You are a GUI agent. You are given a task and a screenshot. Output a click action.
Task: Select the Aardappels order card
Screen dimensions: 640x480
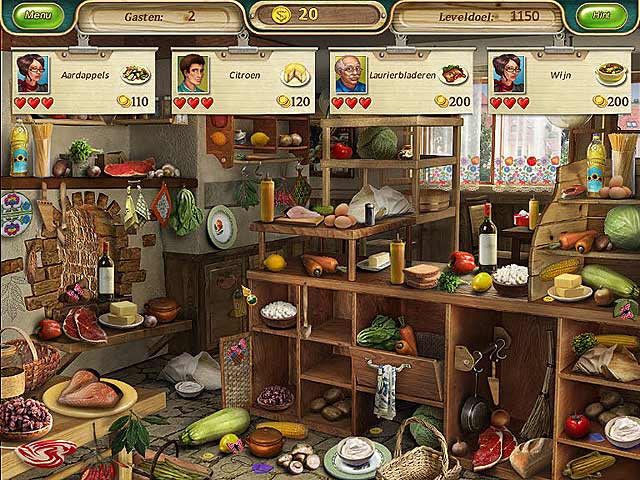click(x=85, y=81)
